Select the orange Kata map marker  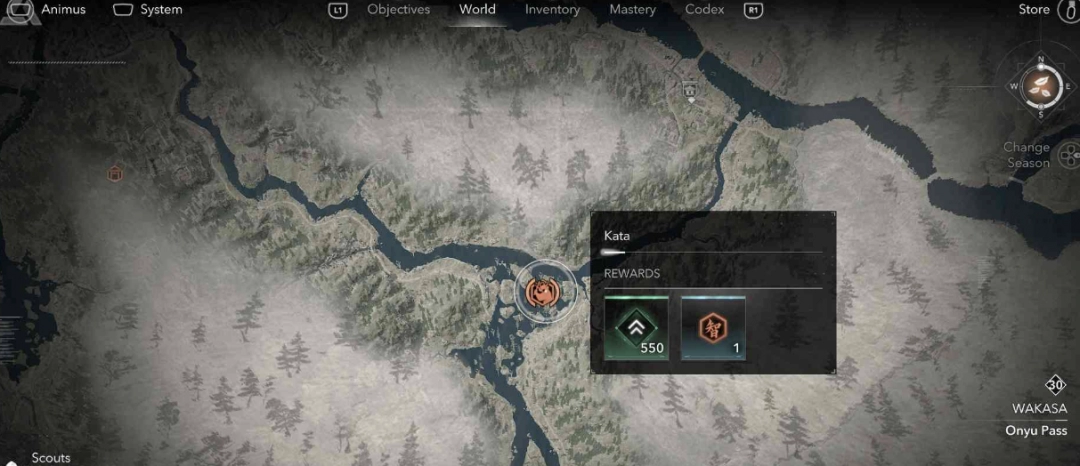pos(545,293)
